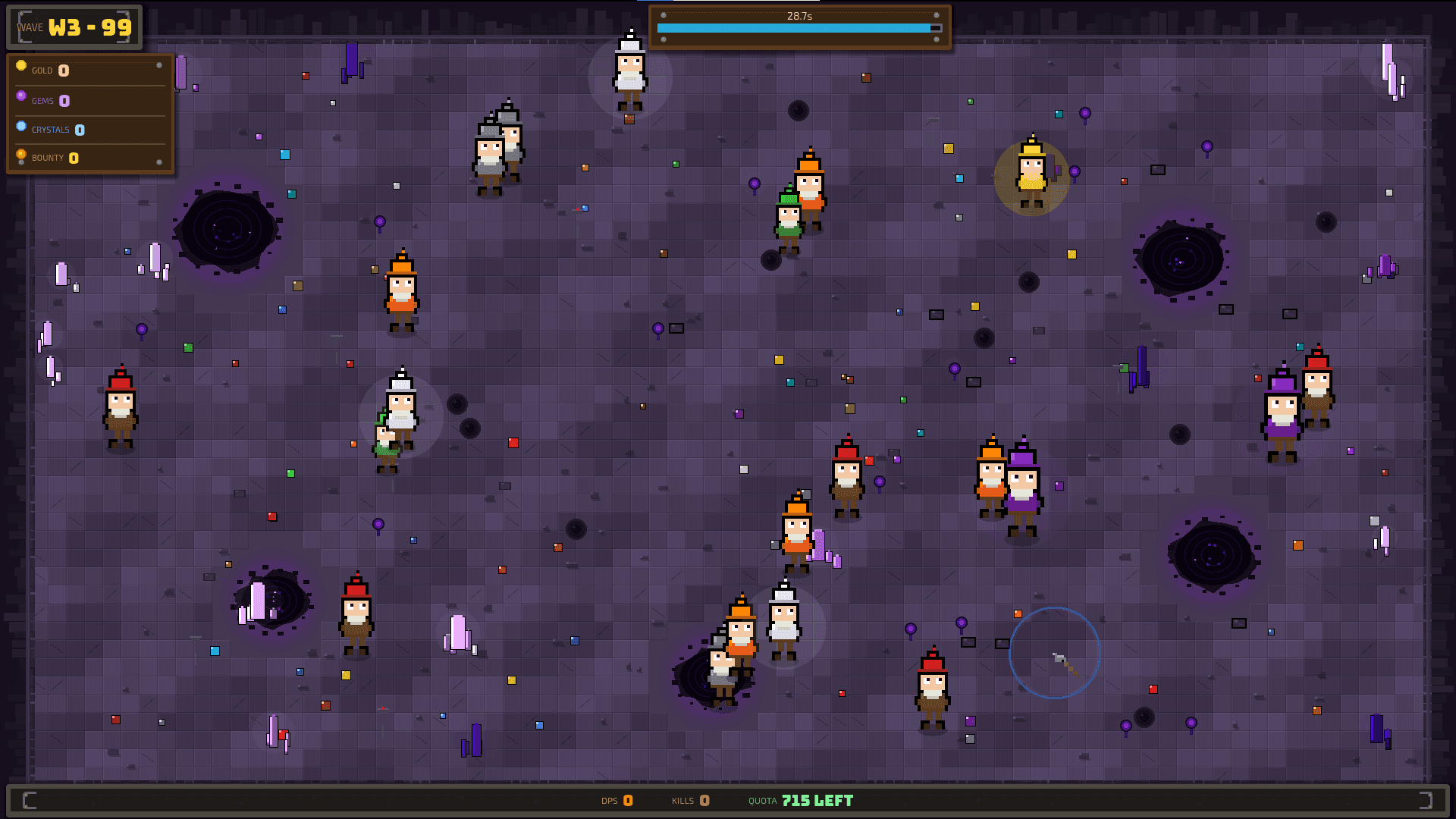Click the Gold coin icon in the resources panel

[x=21, y=66]
